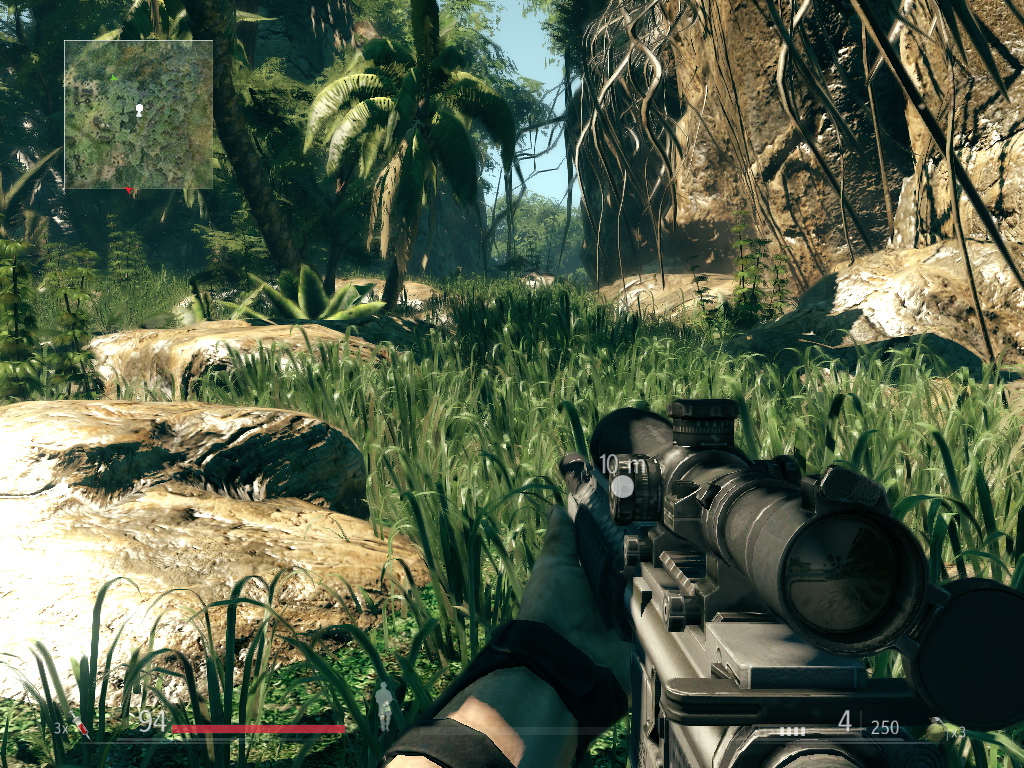1024x768 pixels.
Task: Click the white player marker on the minimap
Action: 140,109
